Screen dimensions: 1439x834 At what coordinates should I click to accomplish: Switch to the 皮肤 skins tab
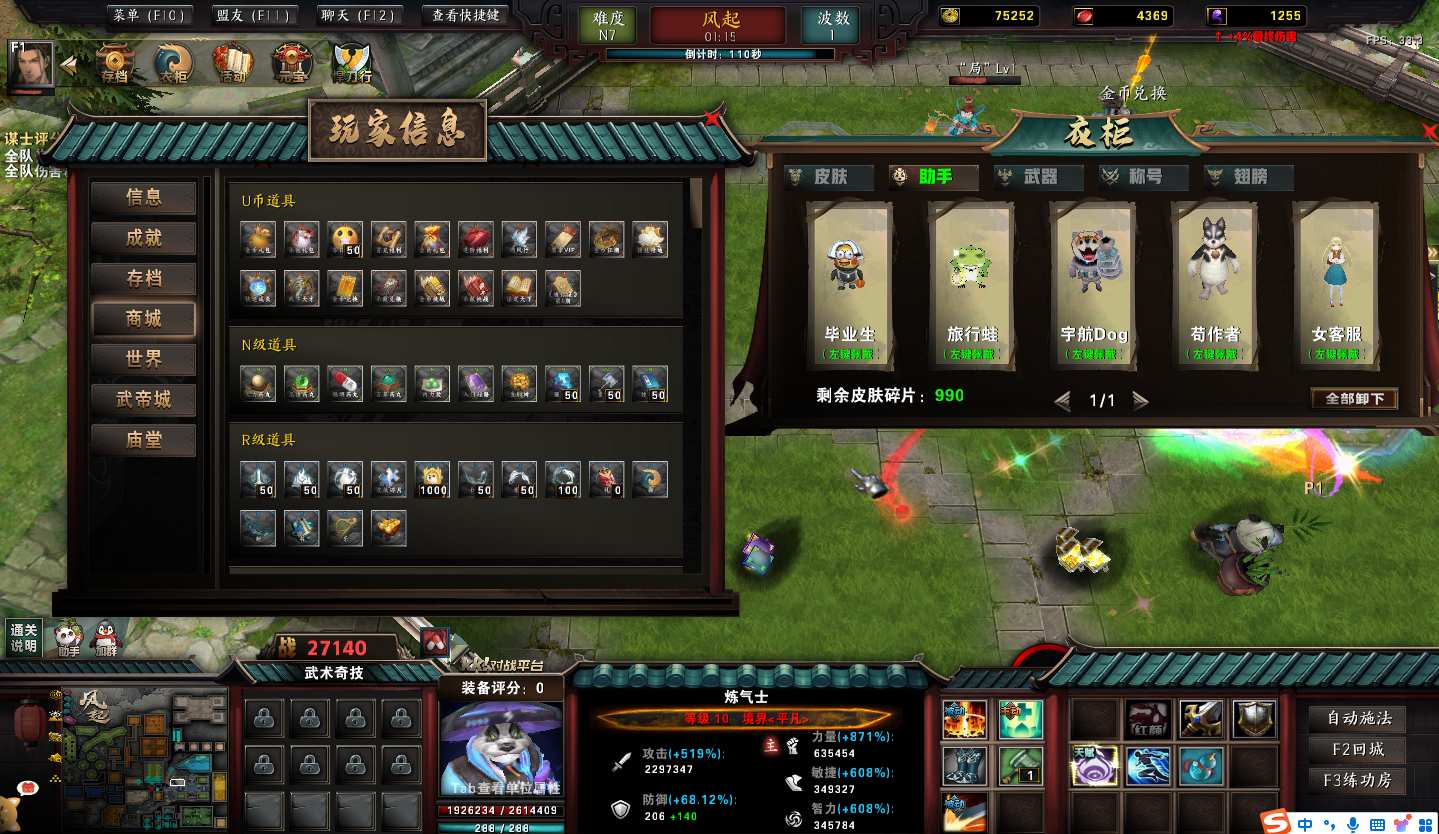829,177
